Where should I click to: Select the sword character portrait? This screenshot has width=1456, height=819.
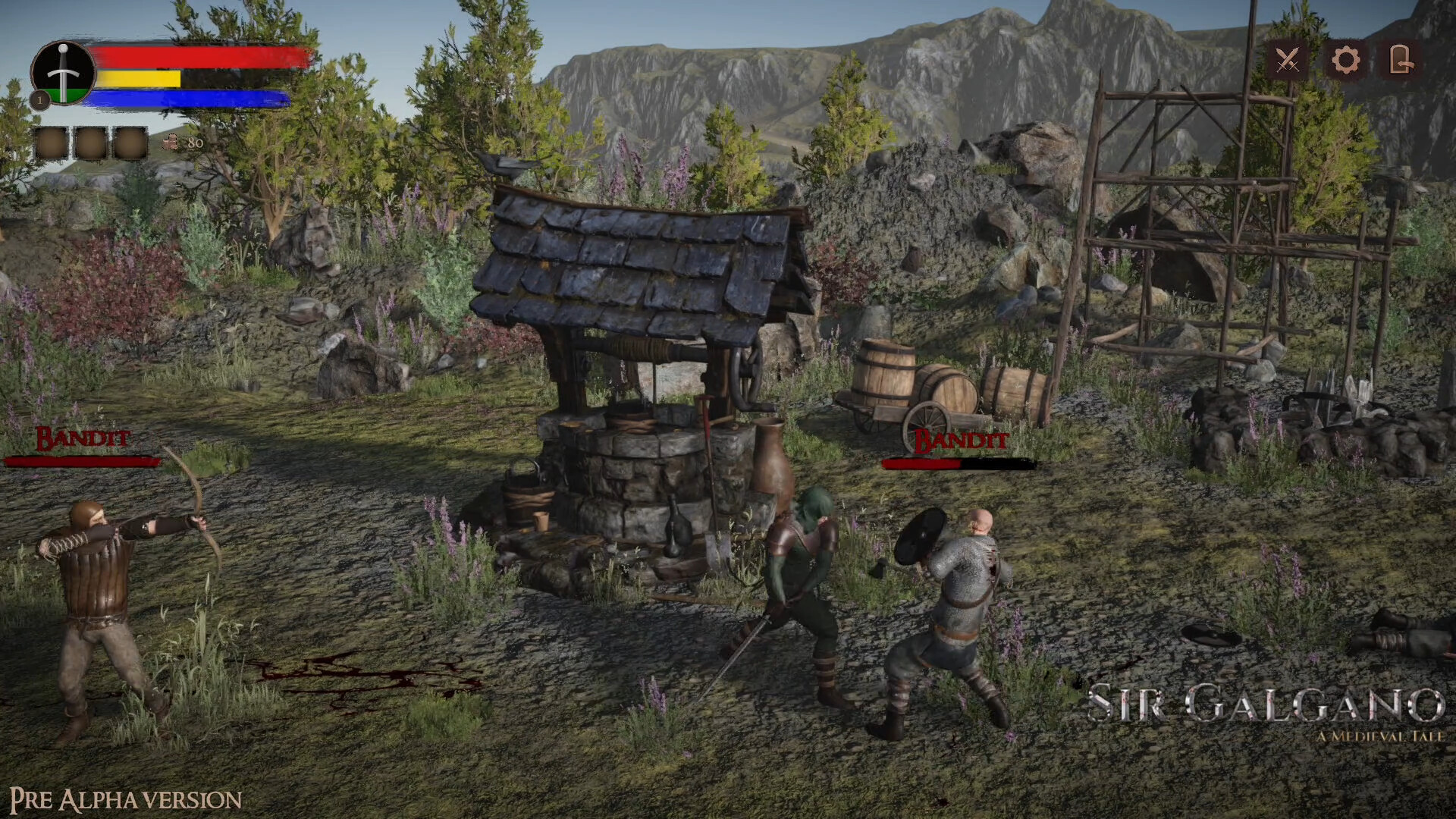[x=64, y=74]
